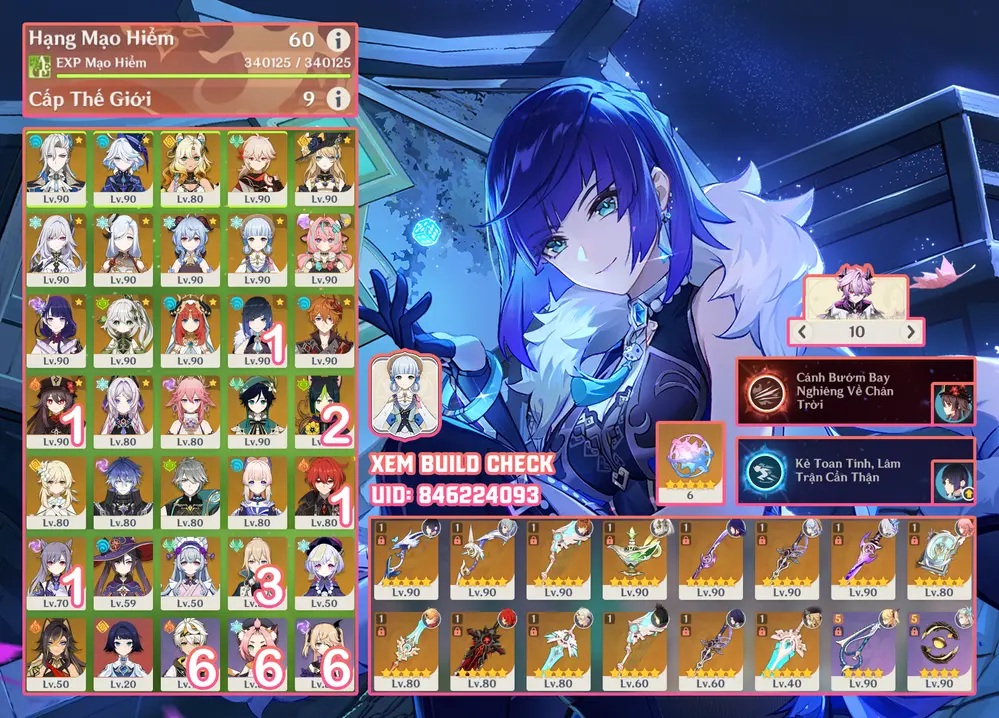Click the previous arrow beside number 10
999x718 pixels.
point(801,331)
